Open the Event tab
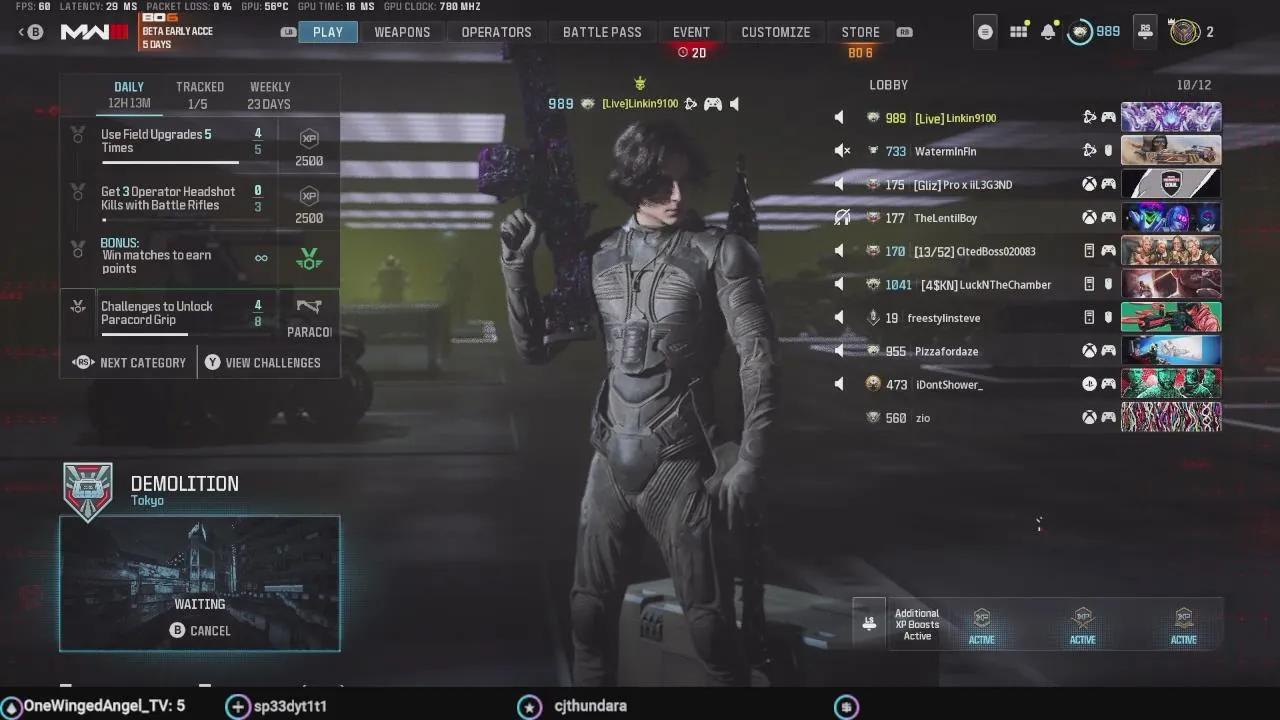 coord(691,31)
